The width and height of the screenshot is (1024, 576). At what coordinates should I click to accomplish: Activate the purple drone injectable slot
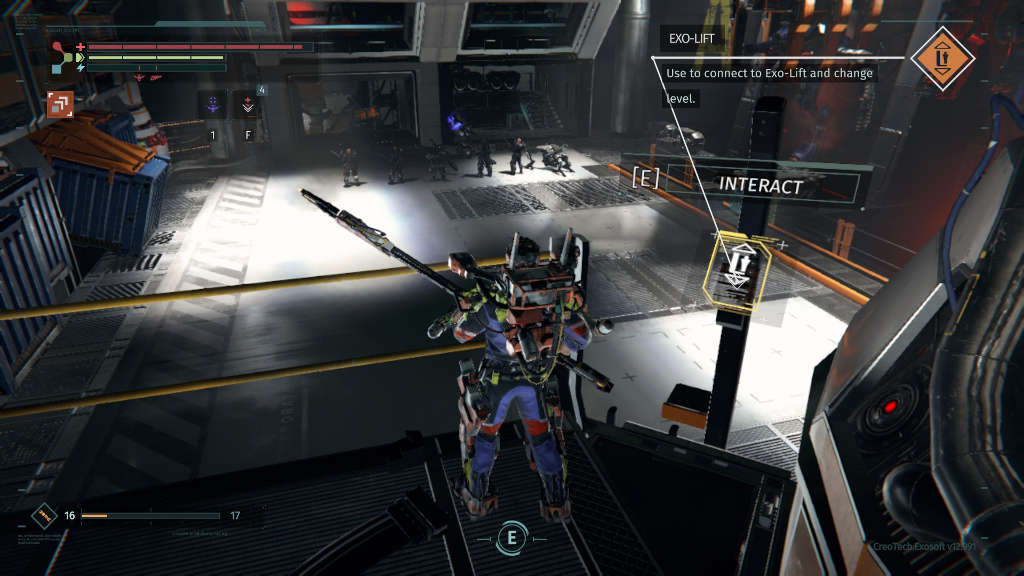coord(211,104)
